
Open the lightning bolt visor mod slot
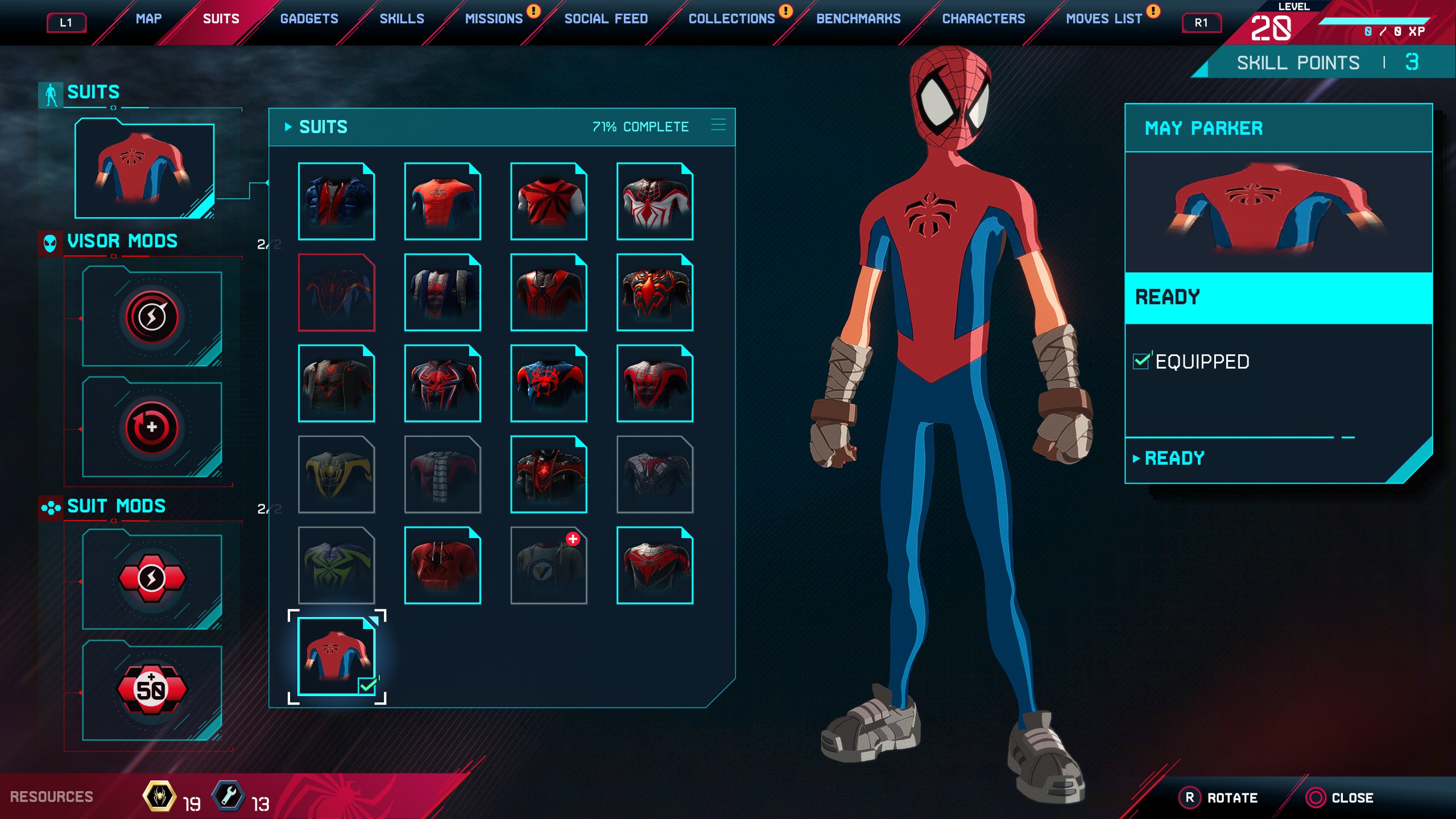point(152,317)
